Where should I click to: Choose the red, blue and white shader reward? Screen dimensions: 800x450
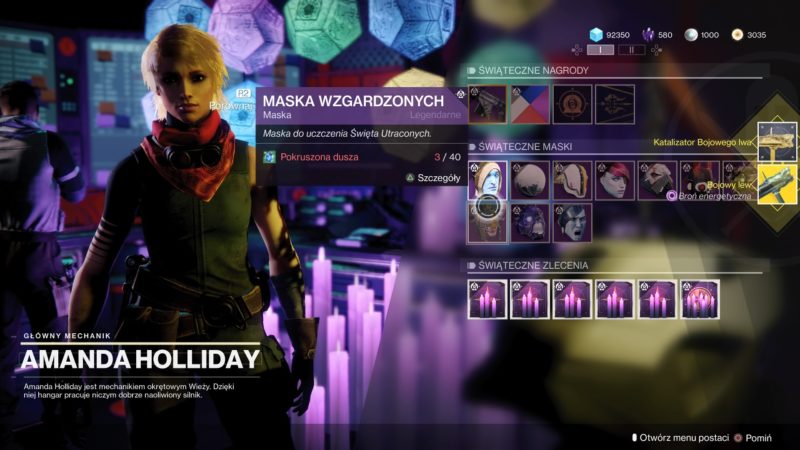pyautogui.click(x=530, y=104)
